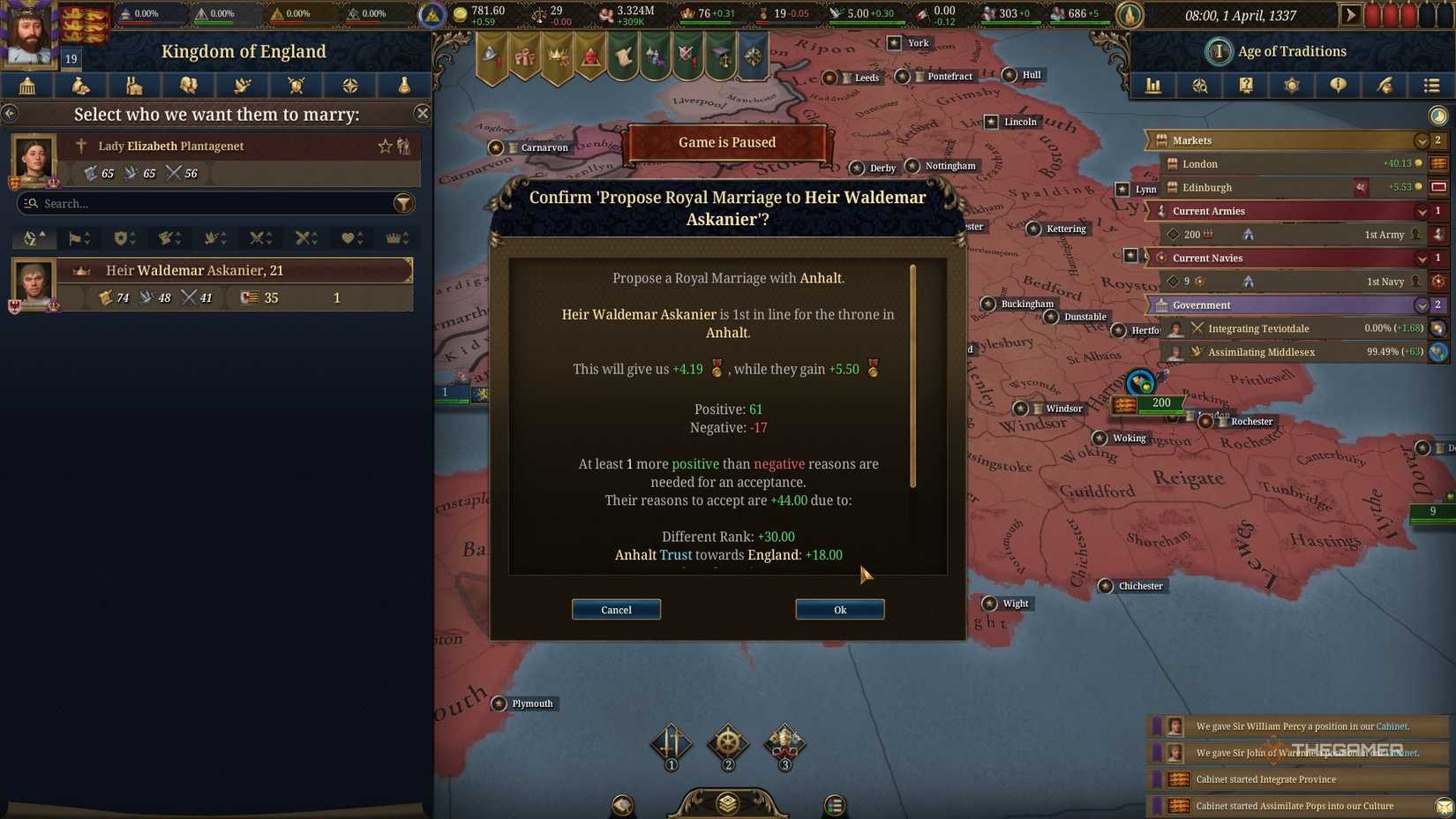Open the Outliner list icon at top right

pyautogui.click(x=1430, y=86)
